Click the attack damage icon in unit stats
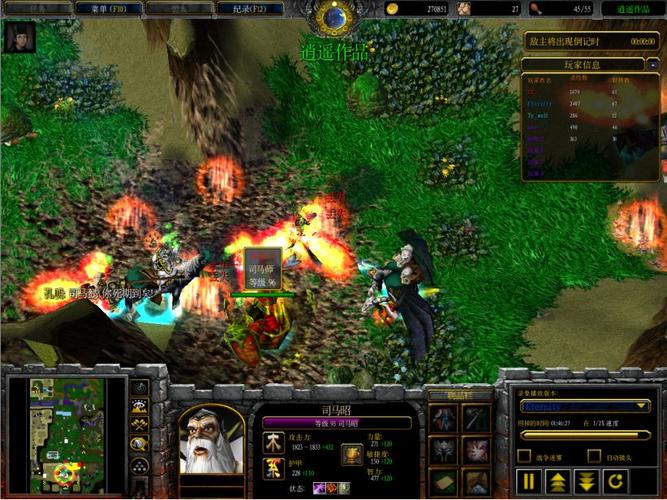 (271, 441)
